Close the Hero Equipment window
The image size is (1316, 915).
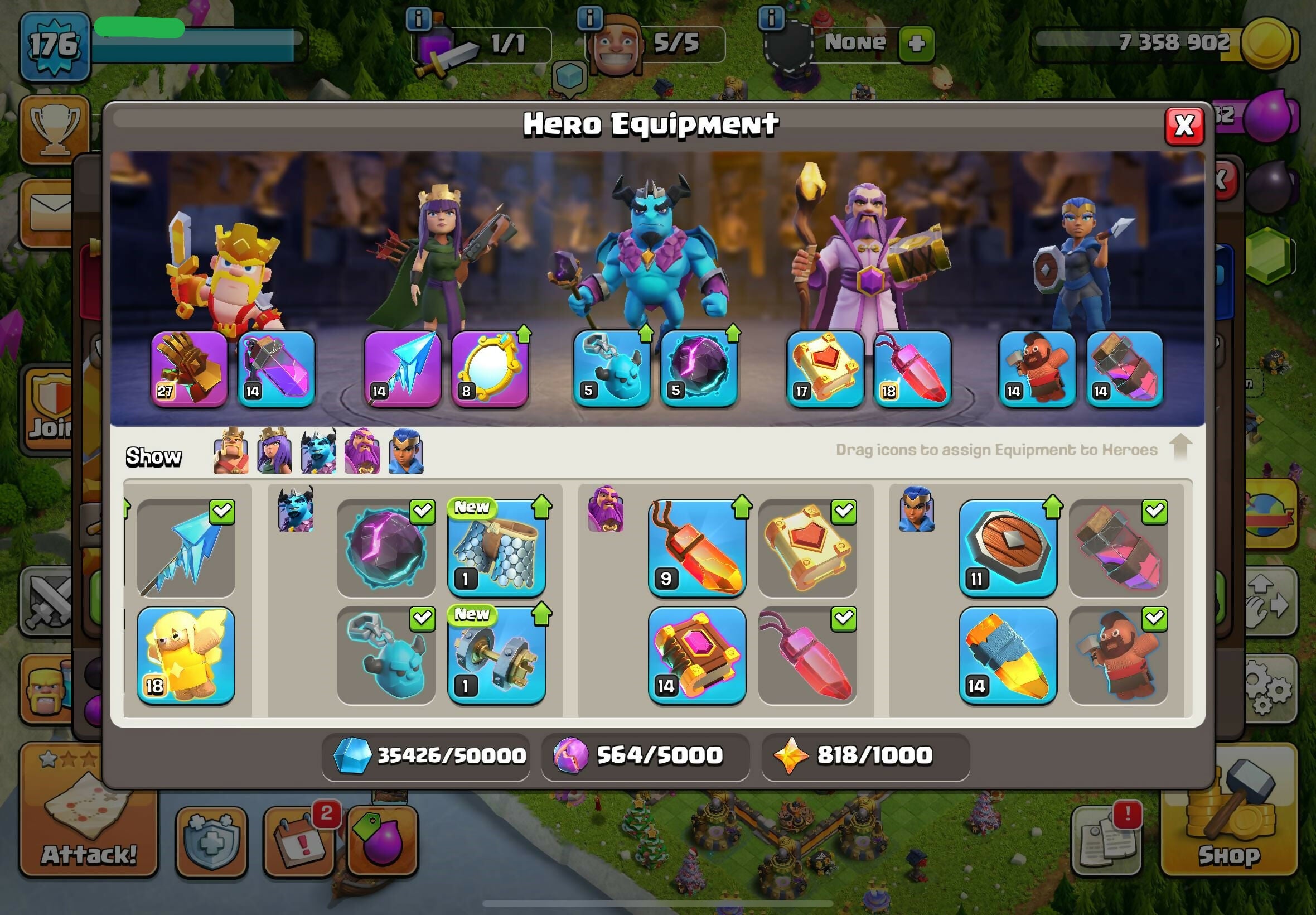1184,126
